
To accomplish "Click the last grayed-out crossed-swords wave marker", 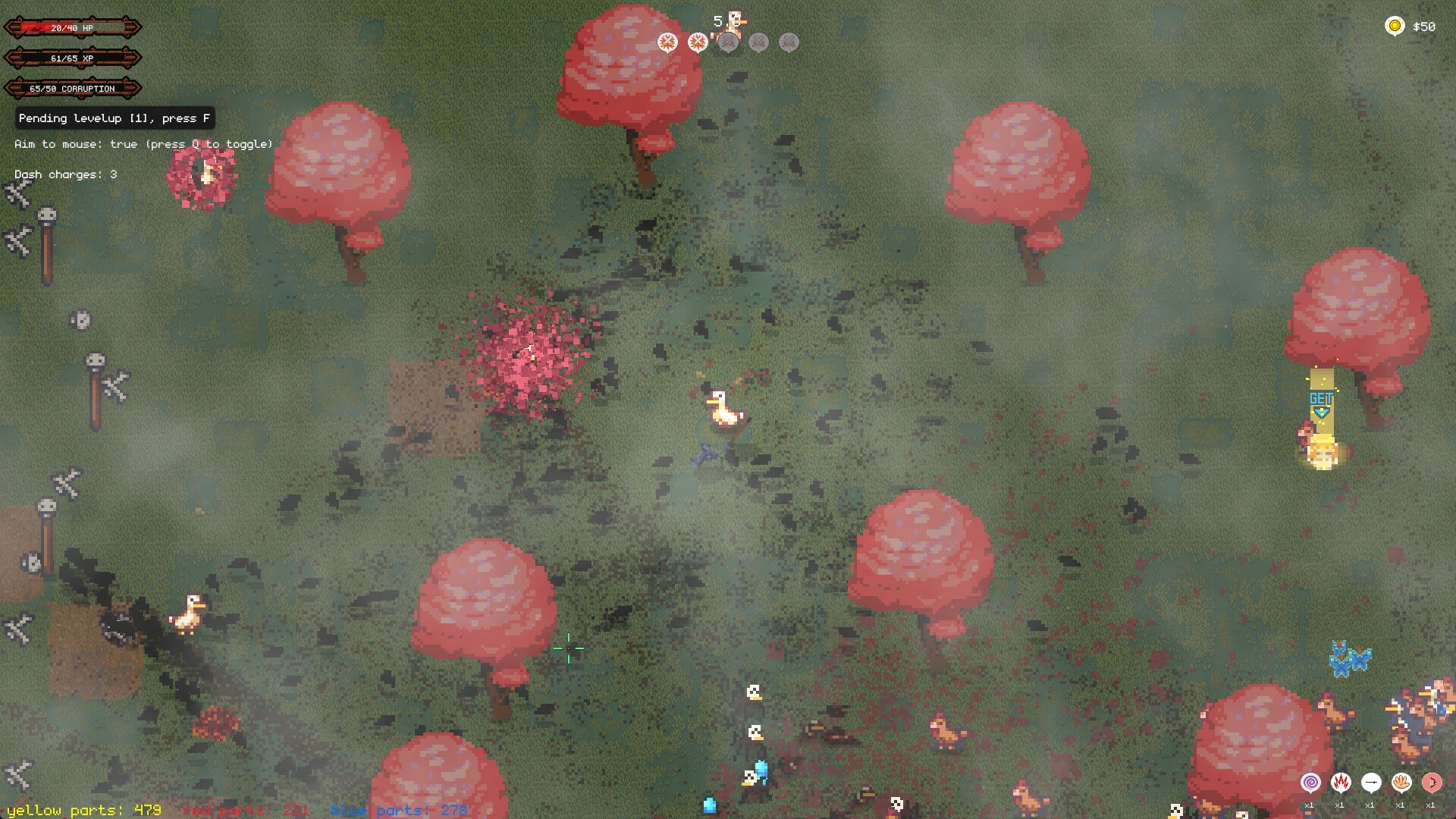I will pos(789,42).
